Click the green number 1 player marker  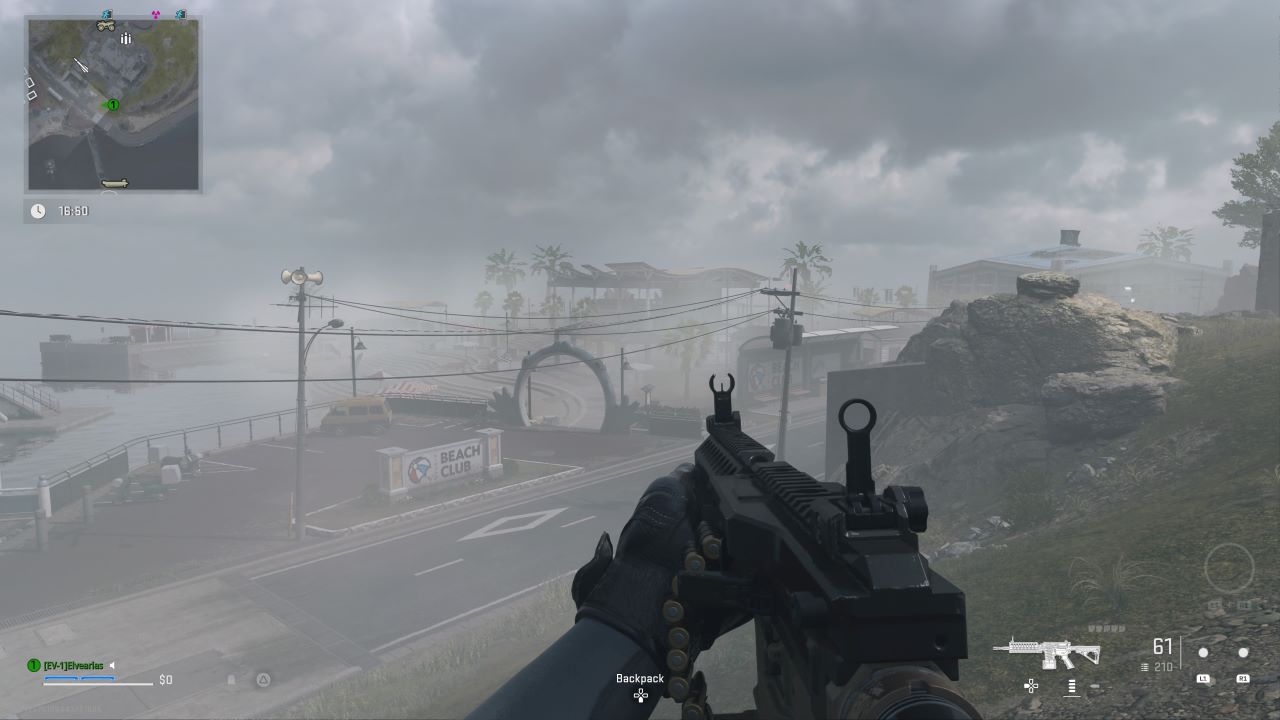(x=112, y=104)
